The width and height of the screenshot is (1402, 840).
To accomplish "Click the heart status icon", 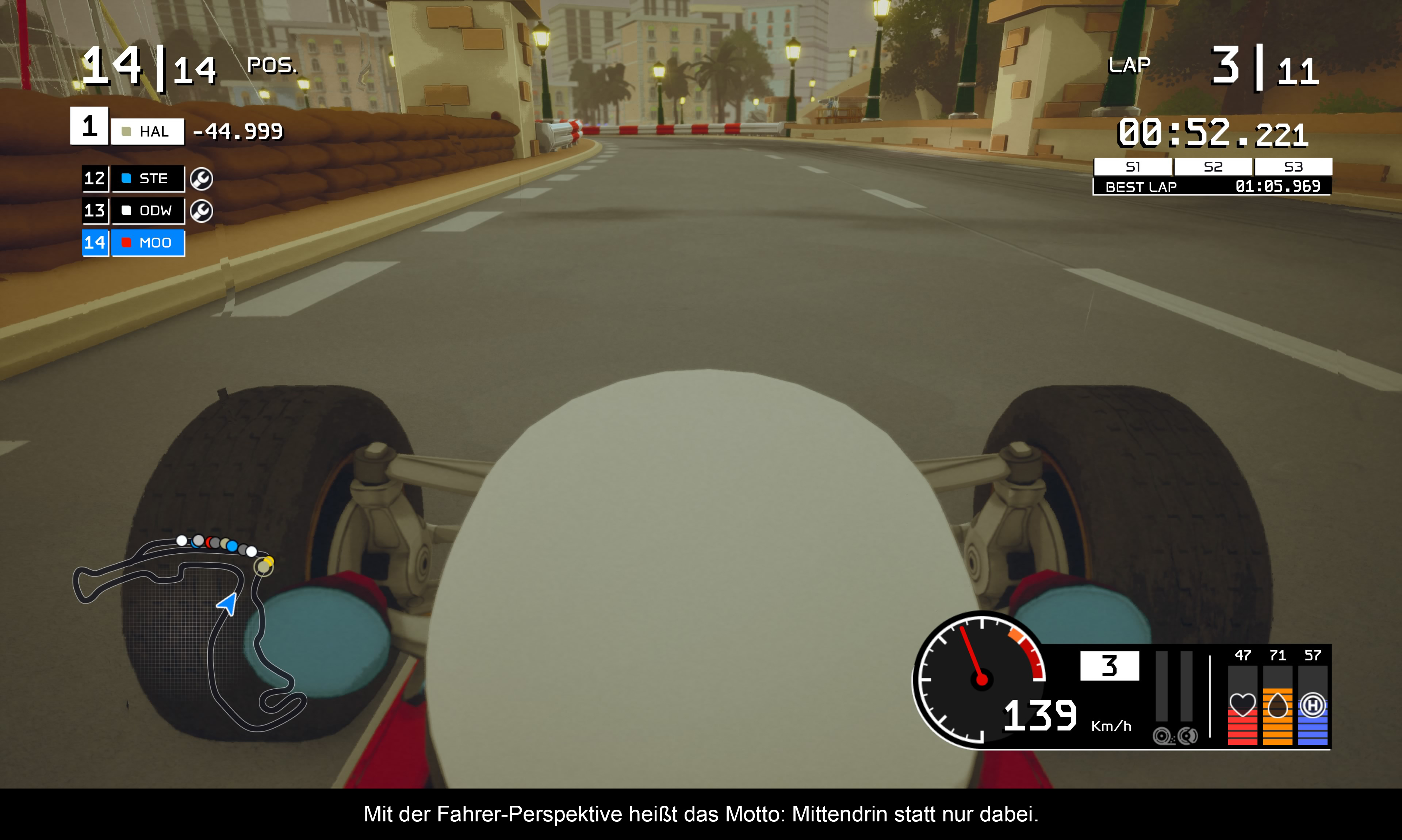I will pyautogui.click(x=1242, y=705).
